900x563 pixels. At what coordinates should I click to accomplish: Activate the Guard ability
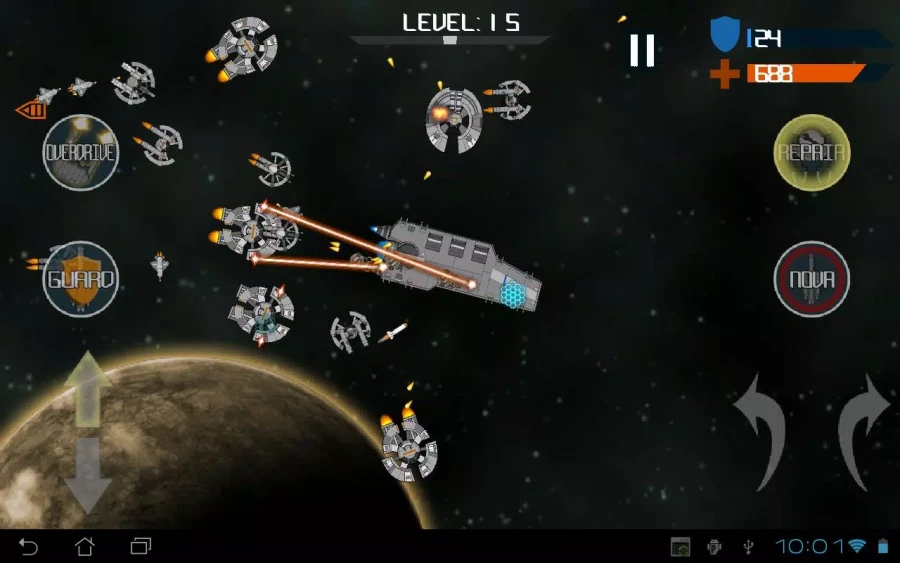[x=81, y=279]
